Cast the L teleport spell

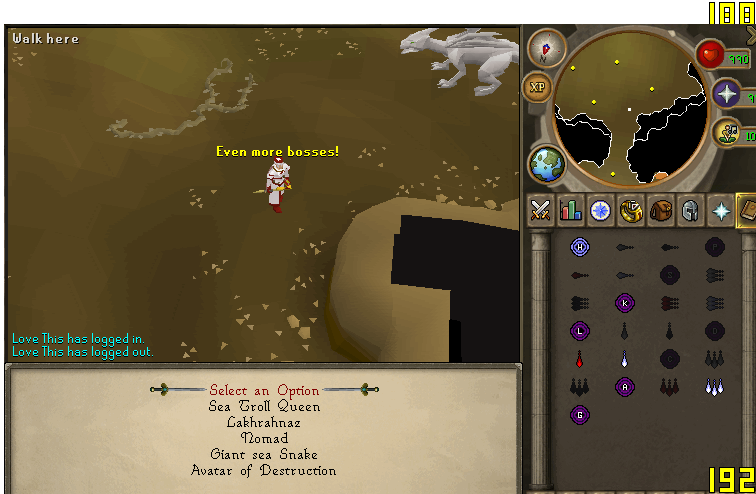tap(579, 330)
